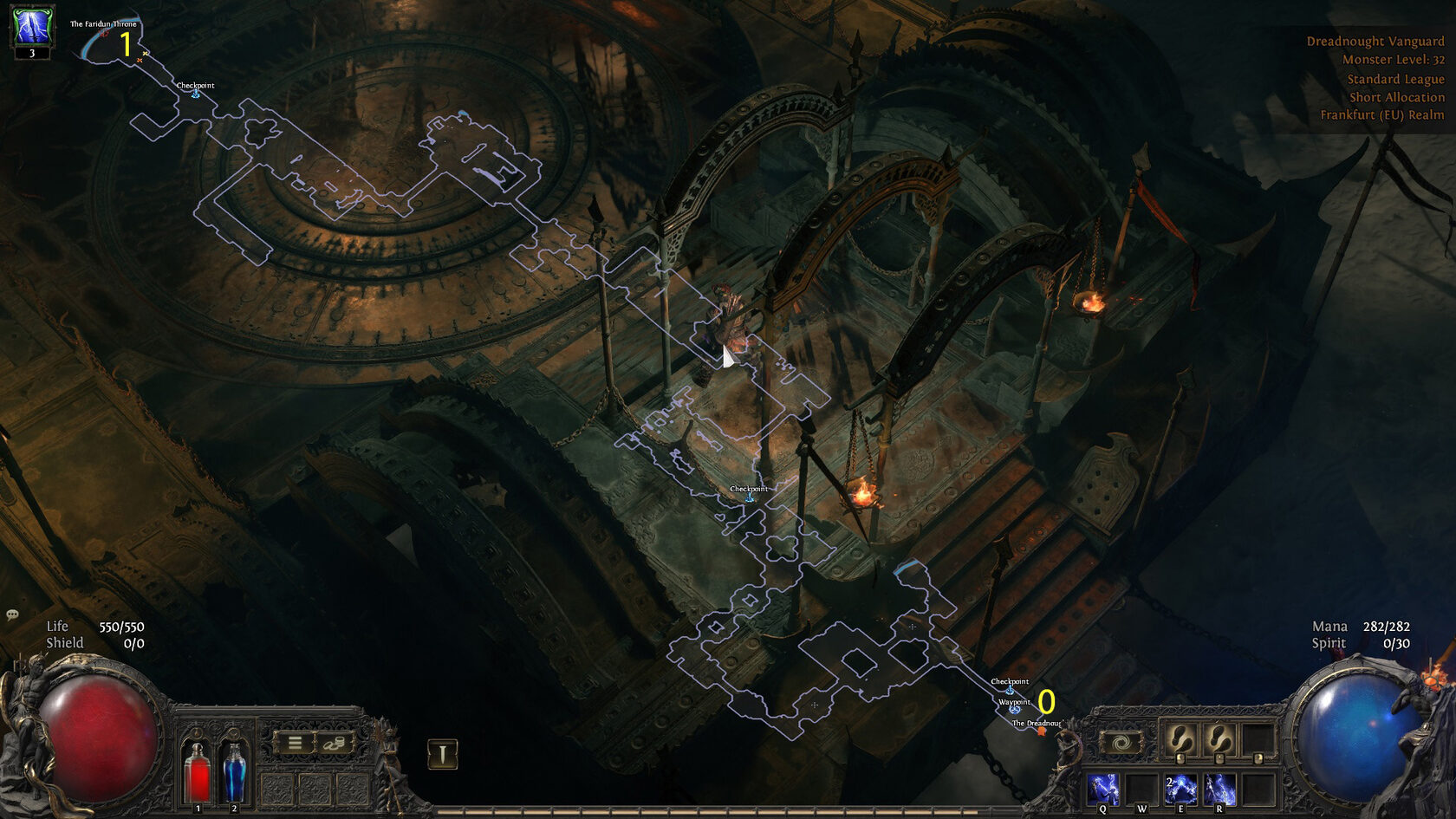Activate the swirling portal button
1456x819 pixels.
click(1121, 743)
